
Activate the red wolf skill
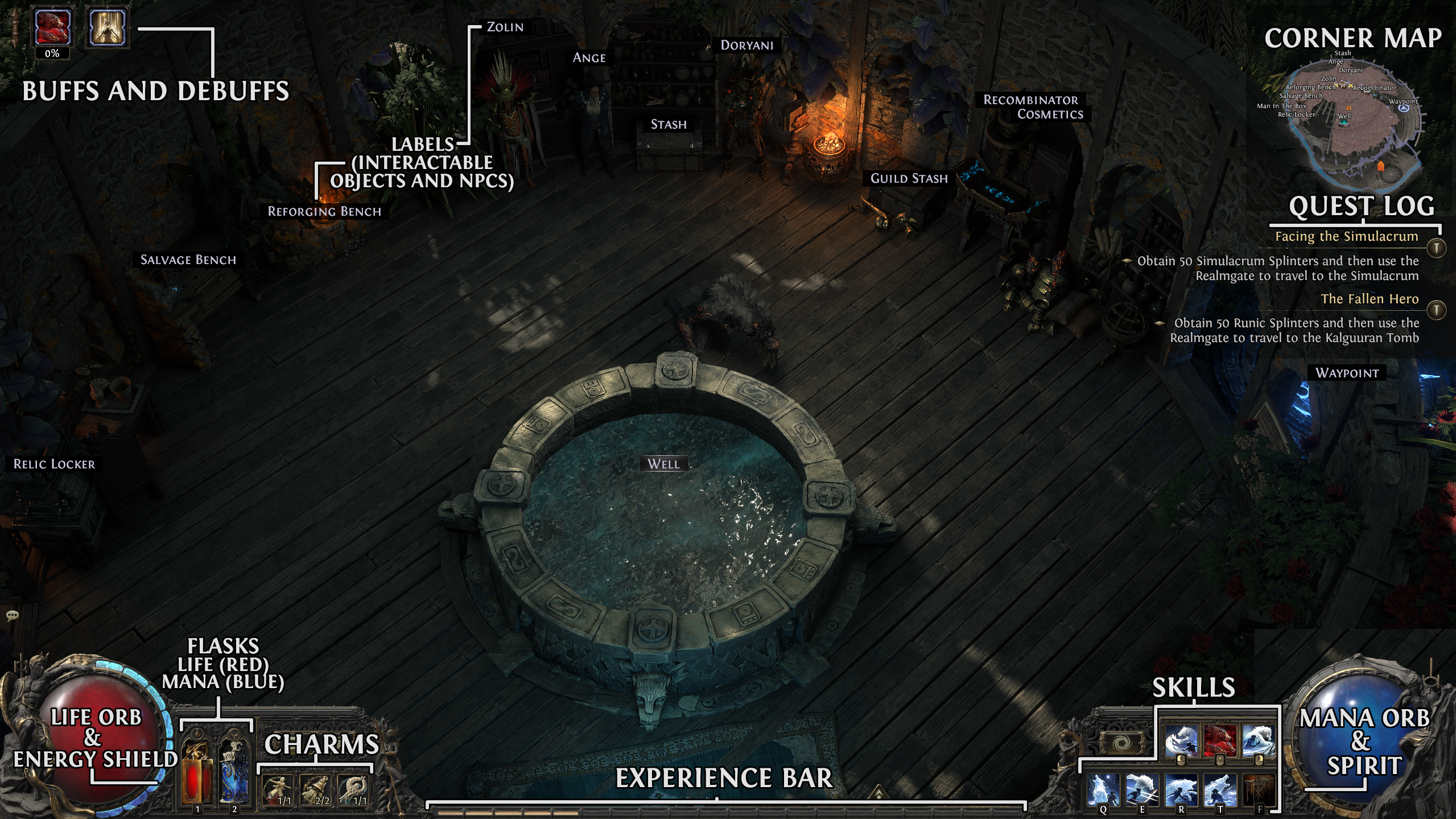(1219, 741)
